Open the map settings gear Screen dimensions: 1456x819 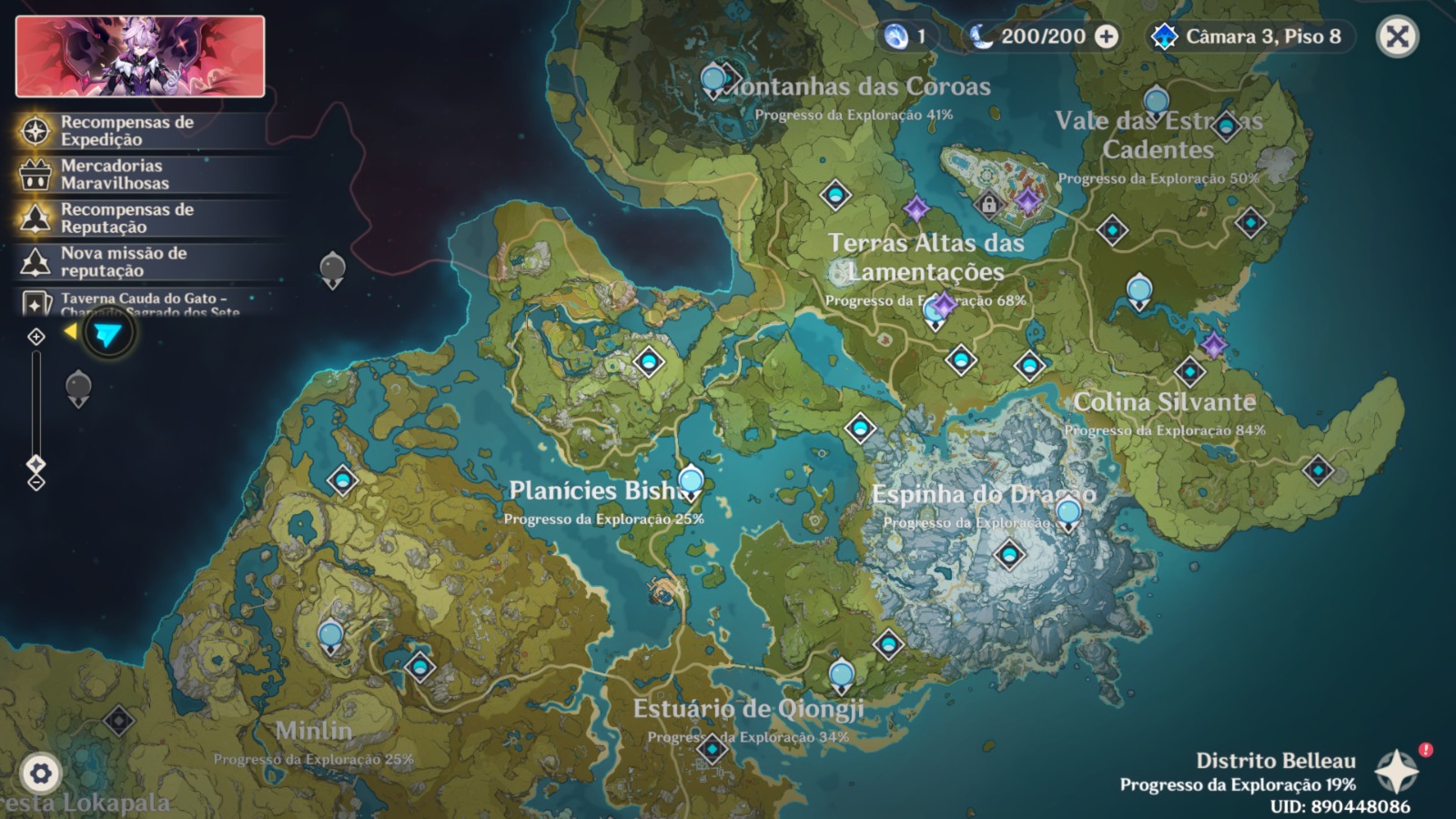tap(40, 773)
